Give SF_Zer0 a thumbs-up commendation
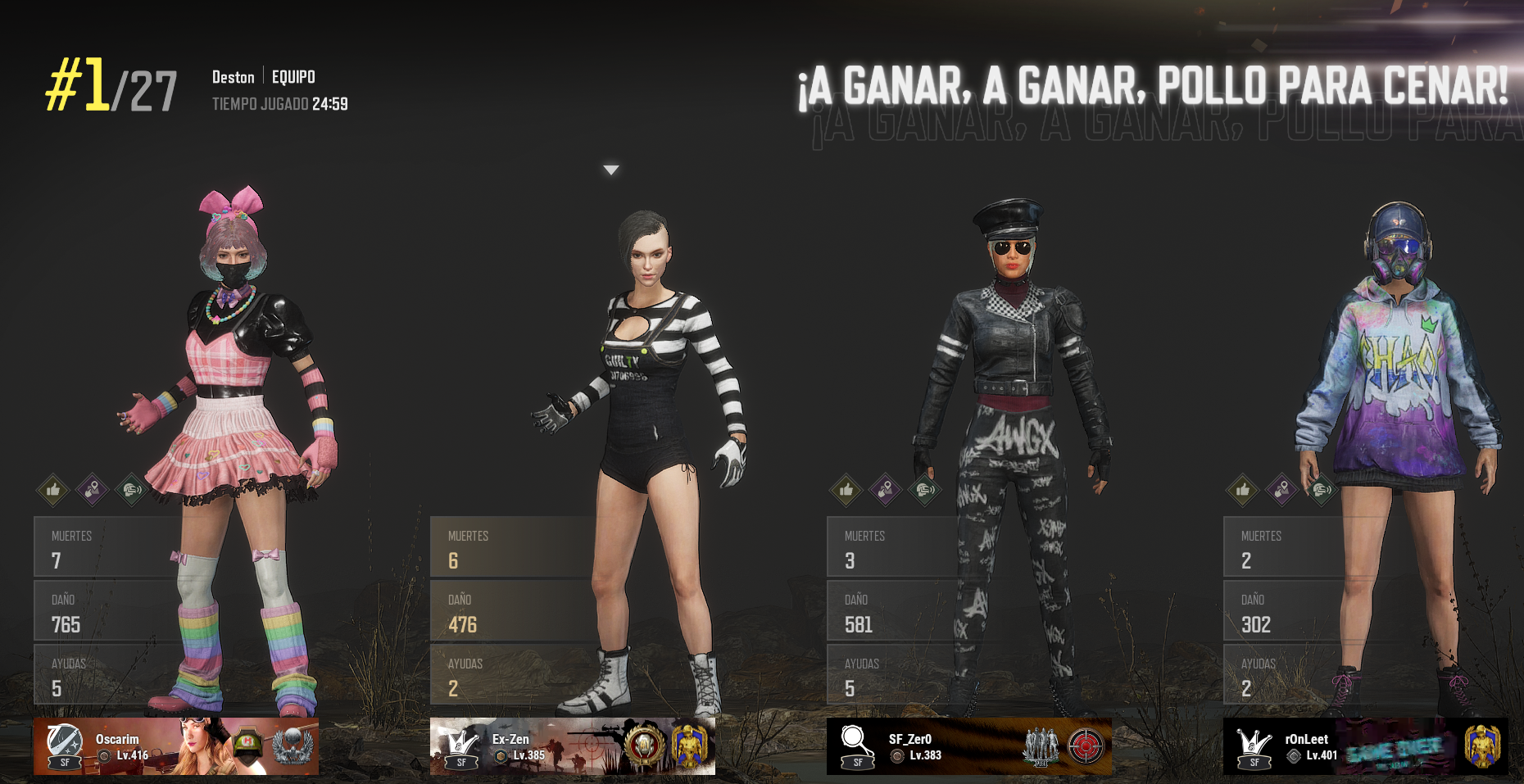Image resolution: width=1524 pixels, height=784 pixels. (846, 491)
